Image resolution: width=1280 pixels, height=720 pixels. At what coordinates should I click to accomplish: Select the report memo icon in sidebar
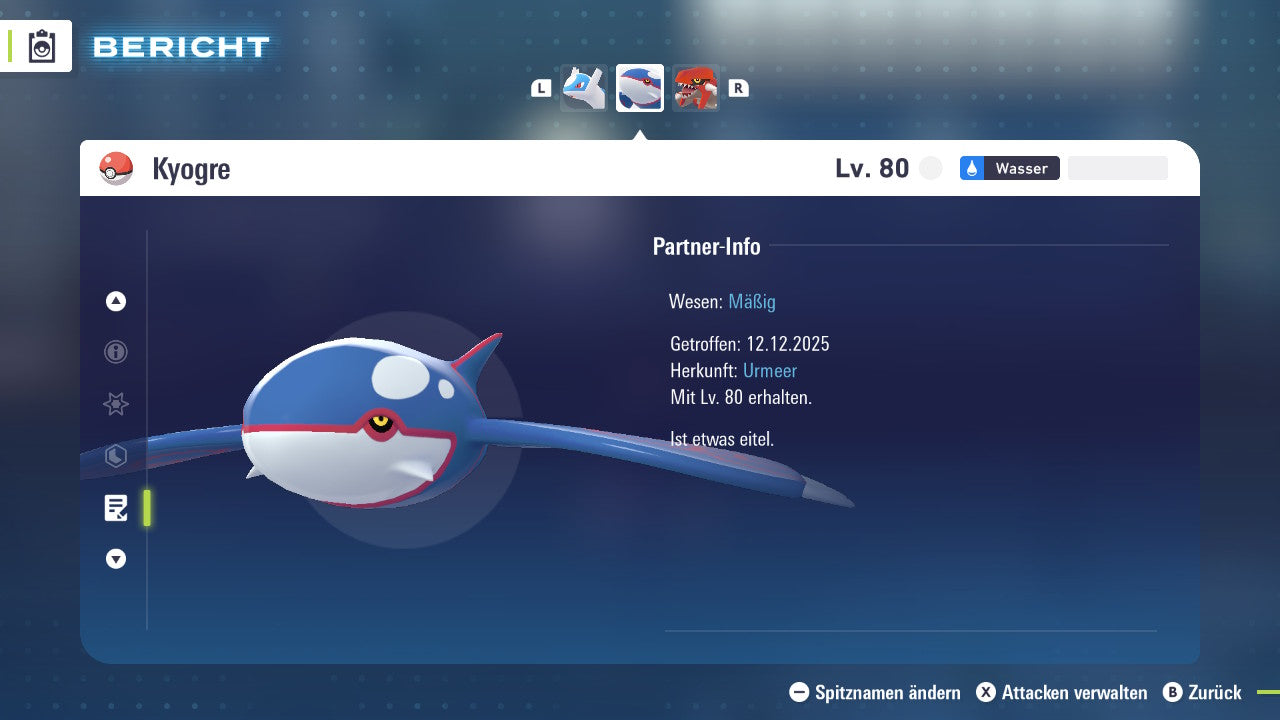[x=117, y=508]
